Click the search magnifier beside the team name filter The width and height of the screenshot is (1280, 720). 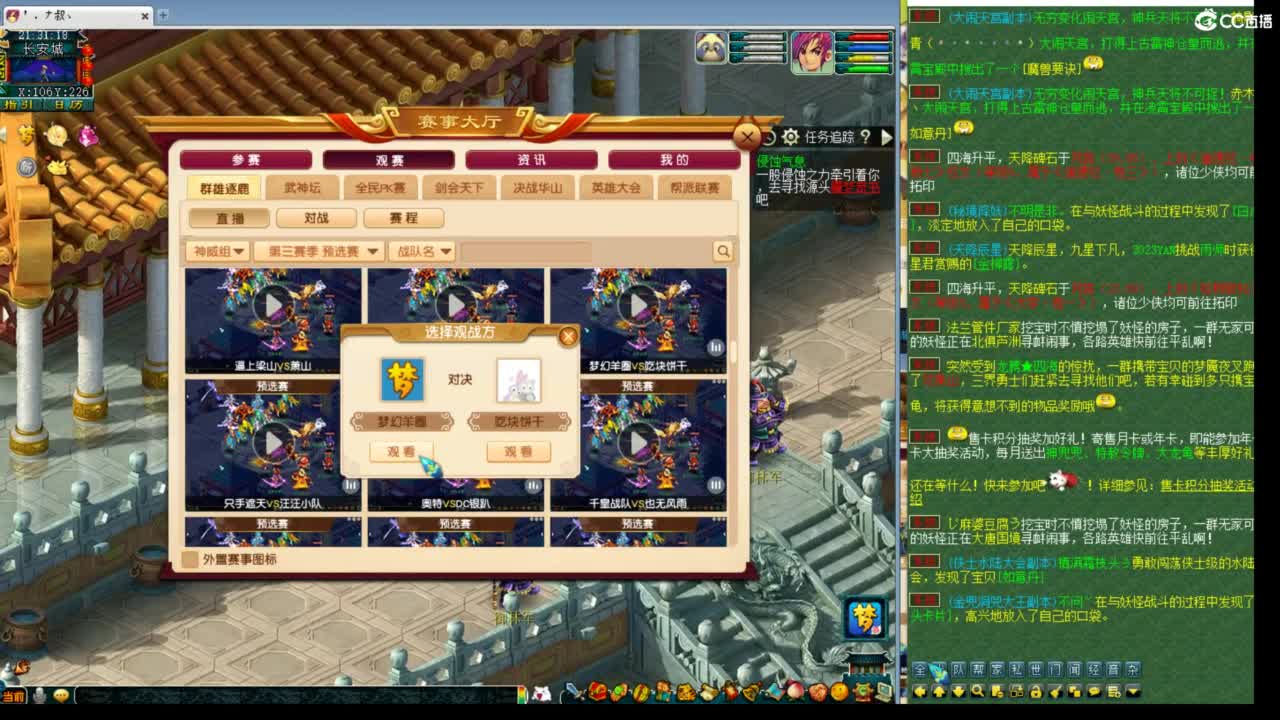click(723, 251)
